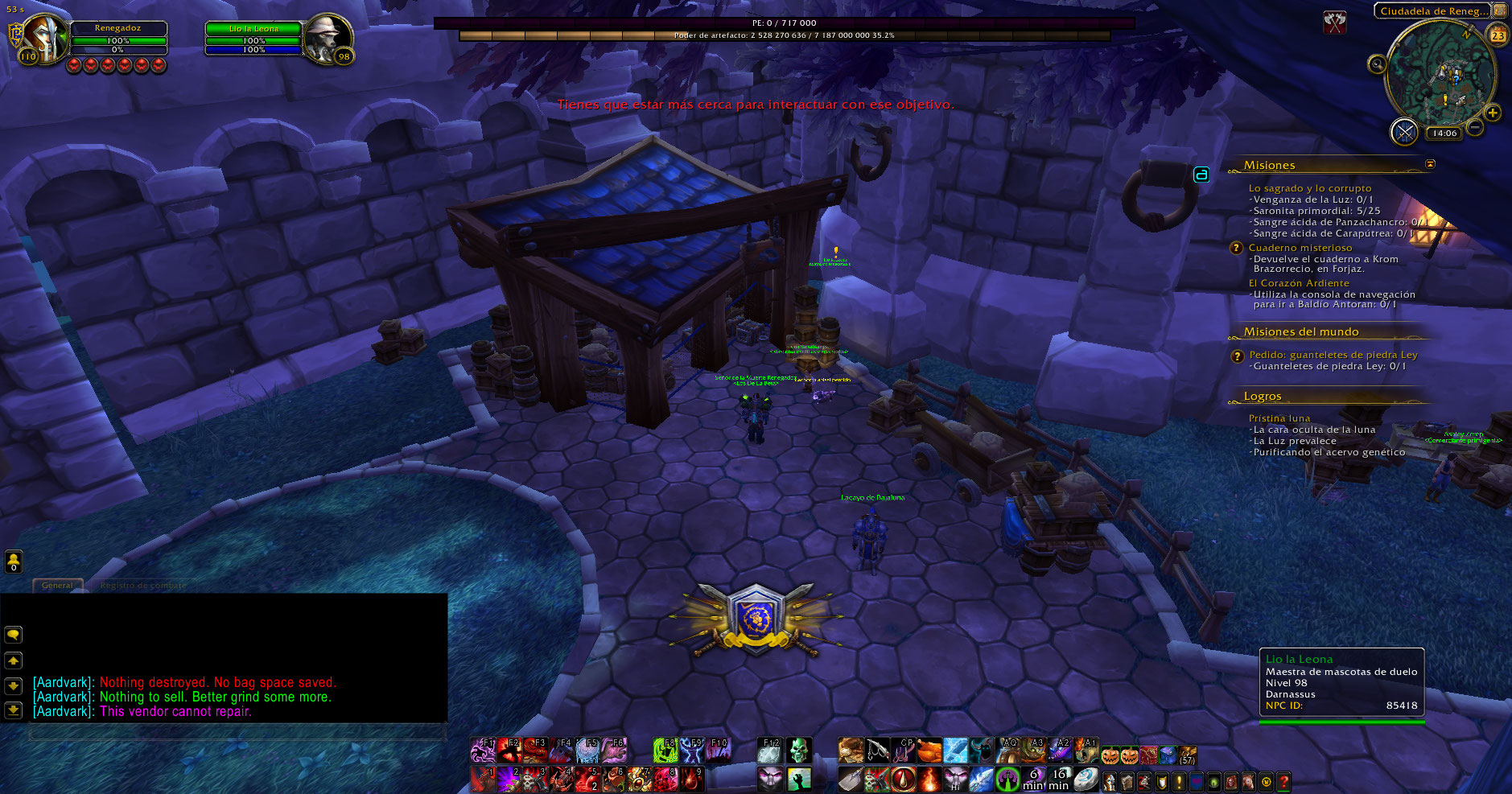The height and width of the screenshot is (794, 1512).
Task: Select the General chat tab
Action: [57, 586]
